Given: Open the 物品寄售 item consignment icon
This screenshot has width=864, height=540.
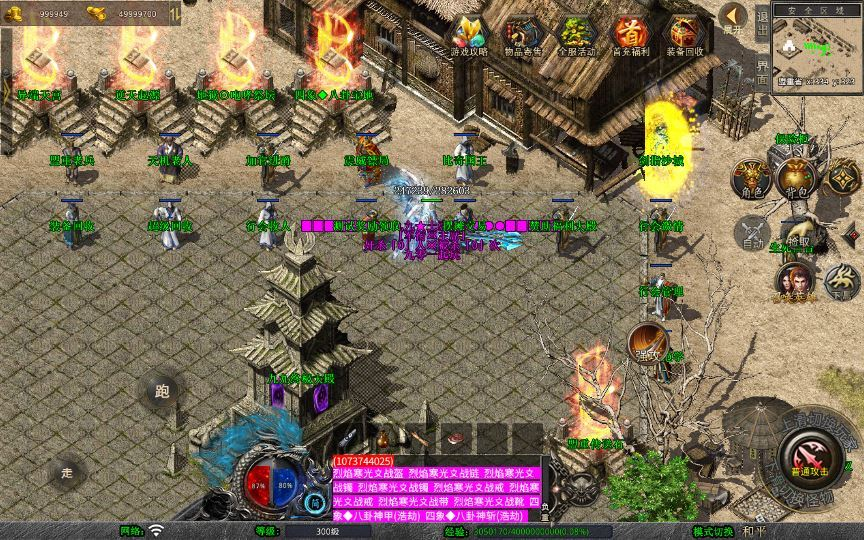Looking at the screenshot, I should [x=523, y=34].
